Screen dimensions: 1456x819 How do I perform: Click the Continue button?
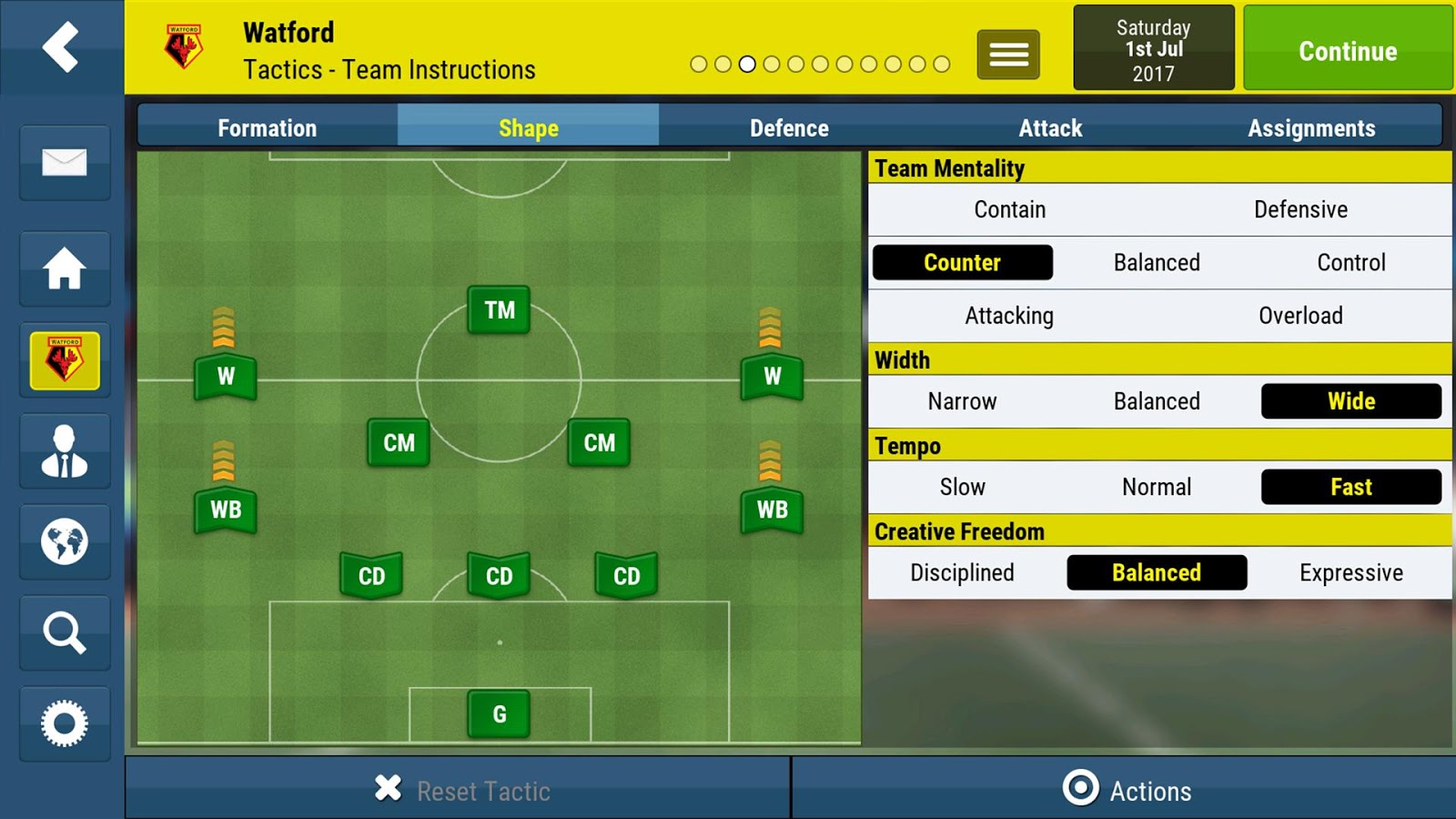[1347, 49]
